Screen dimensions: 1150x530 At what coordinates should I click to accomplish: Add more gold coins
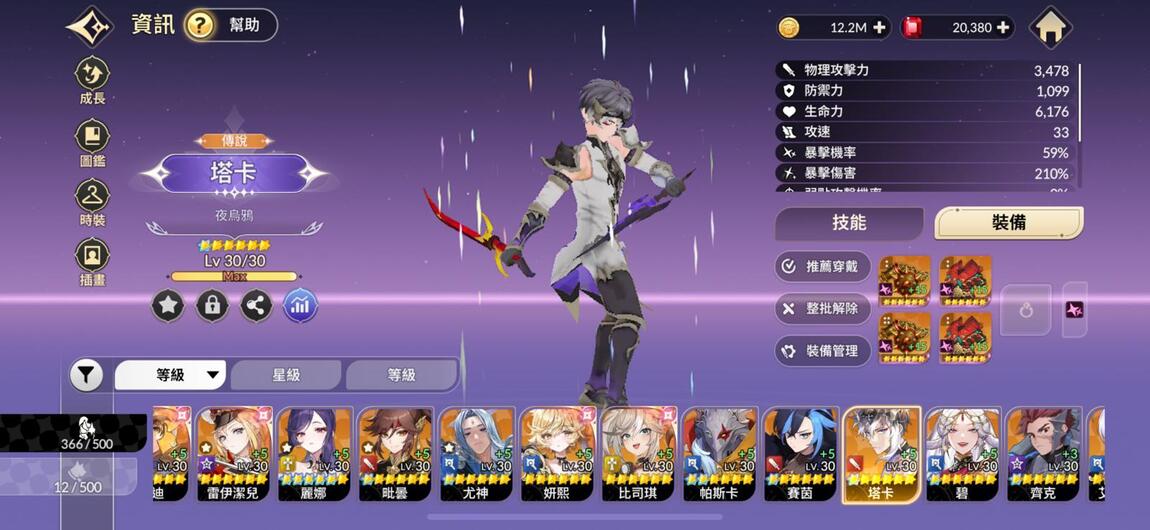[x=880, y=28]
